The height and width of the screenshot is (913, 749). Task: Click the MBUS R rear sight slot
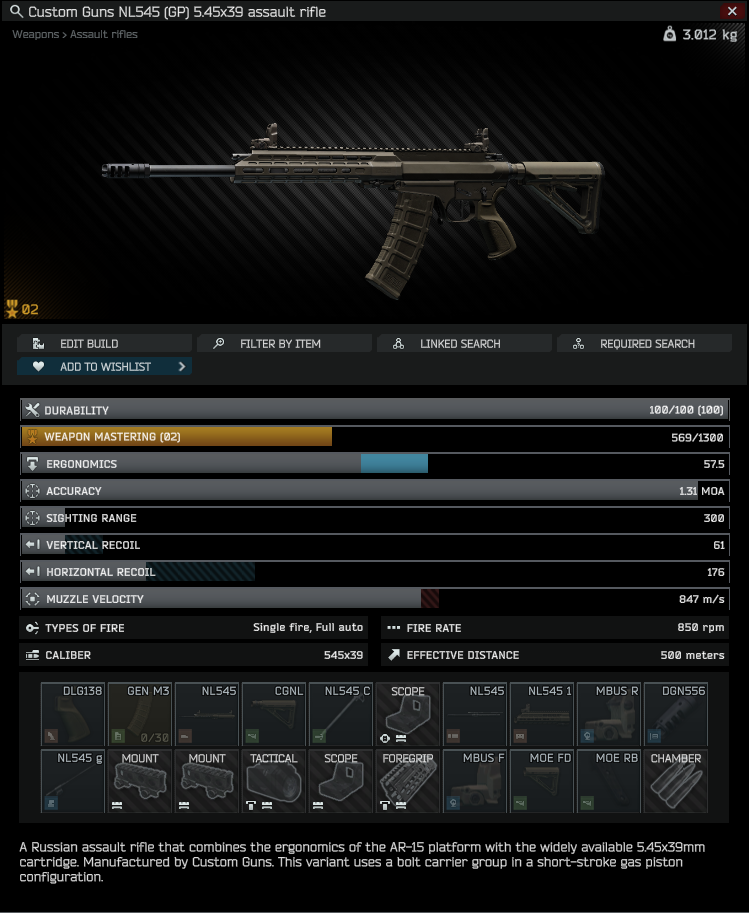609,714
